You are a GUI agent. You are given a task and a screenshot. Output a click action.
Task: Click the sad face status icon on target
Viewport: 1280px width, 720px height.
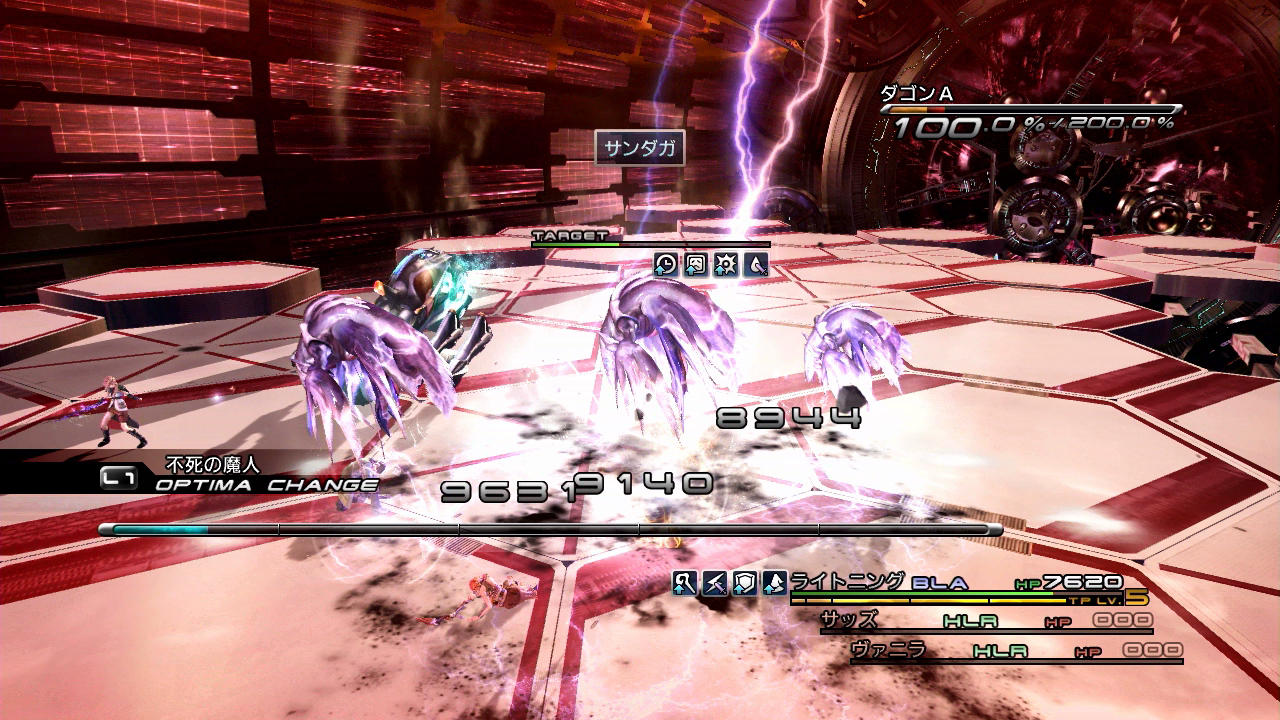click(x=696, y=264)
